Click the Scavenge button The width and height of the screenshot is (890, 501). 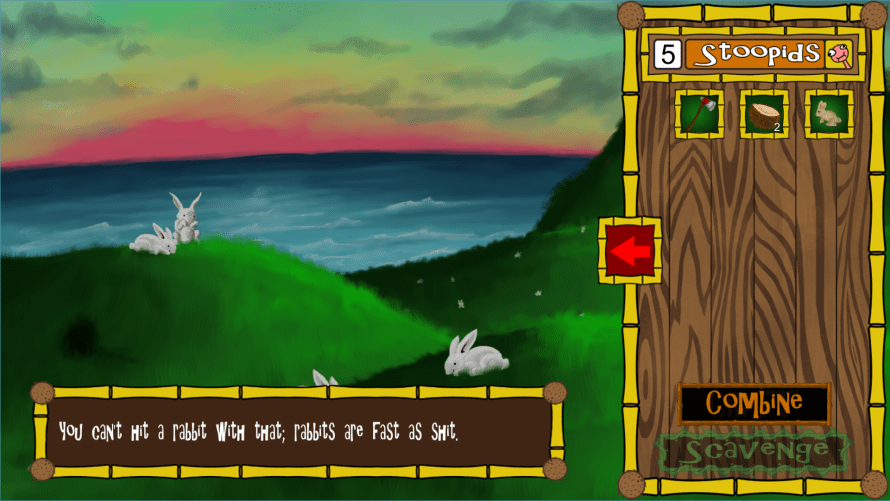click(754, 451)
